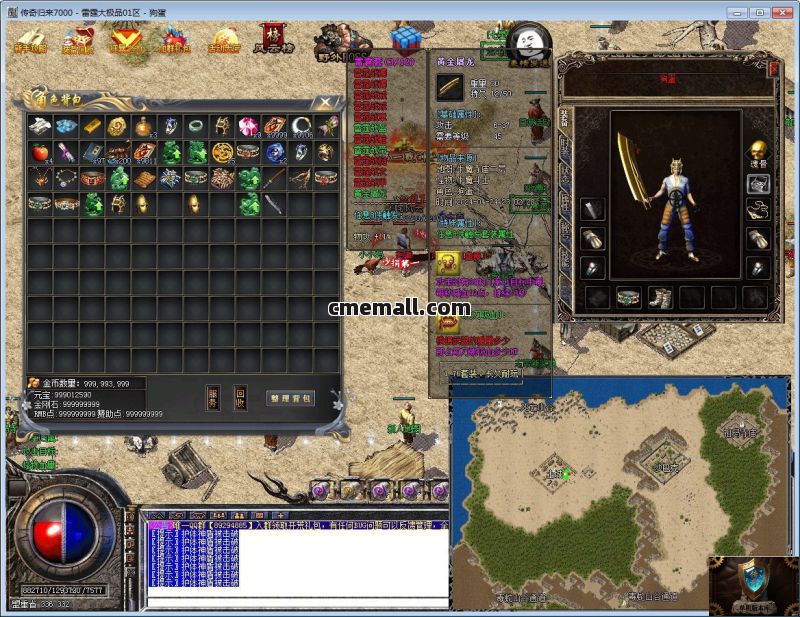The width and height of the screenshot is (800, 617).
Task: Choose the orange potion flask slot
Action: pyautogui.click(x=144, y=127)
